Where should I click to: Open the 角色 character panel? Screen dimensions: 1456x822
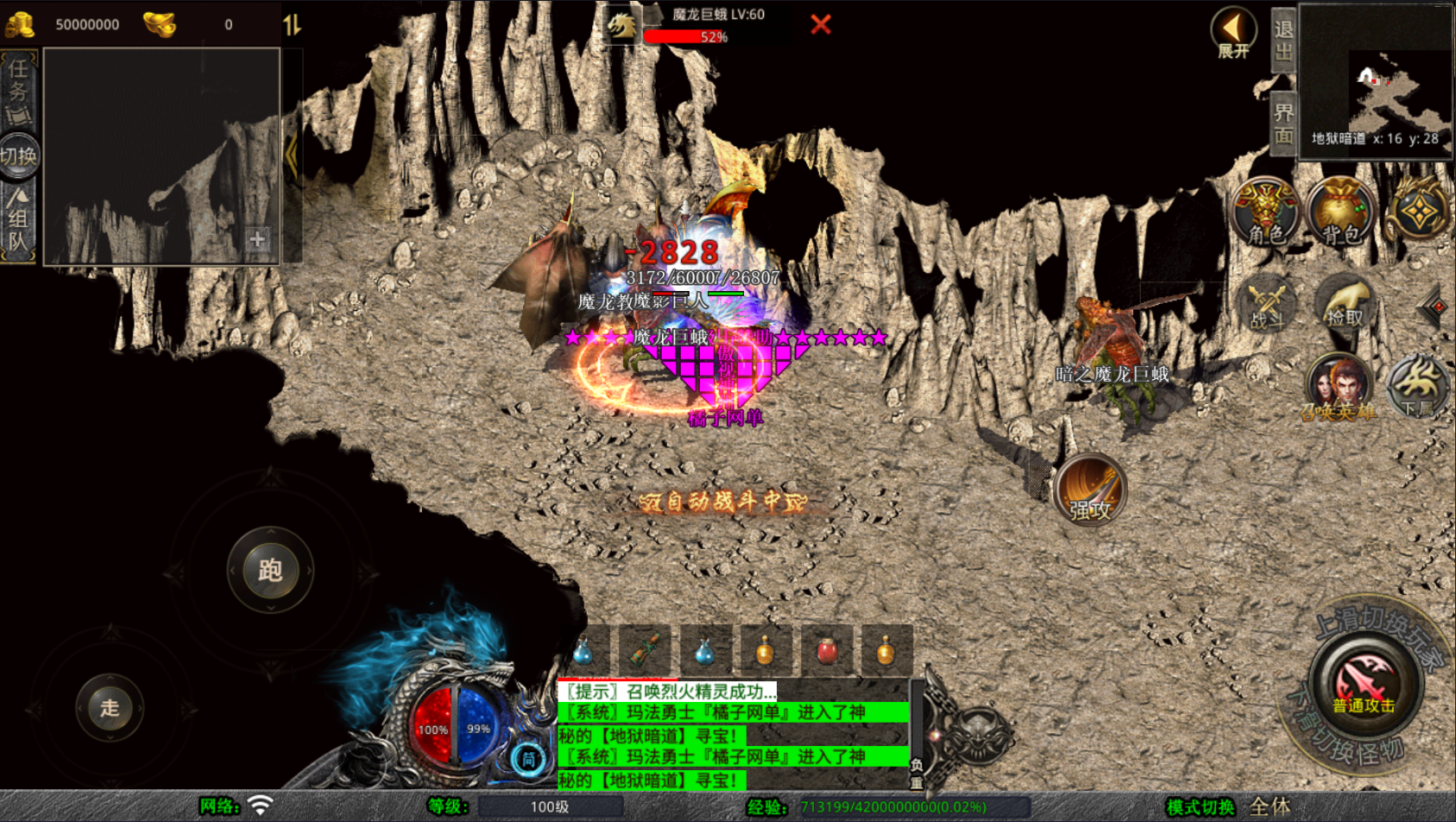[x=1264, y=212]
